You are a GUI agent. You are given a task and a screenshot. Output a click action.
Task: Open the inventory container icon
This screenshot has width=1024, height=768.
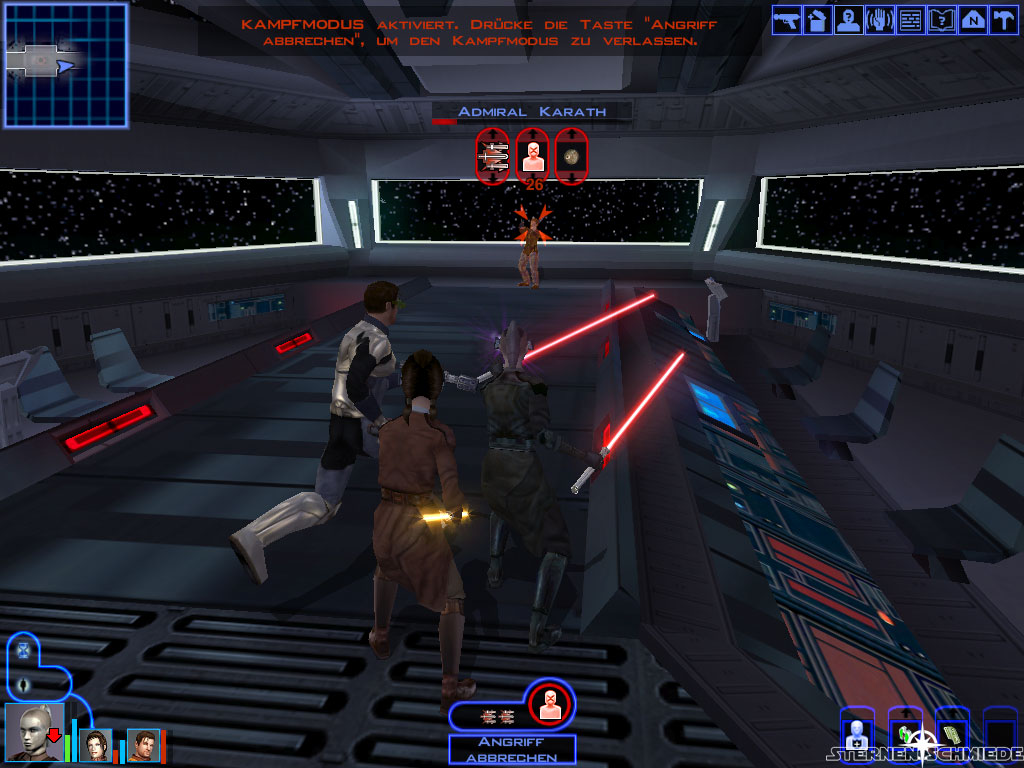click(x=817, y=20)
